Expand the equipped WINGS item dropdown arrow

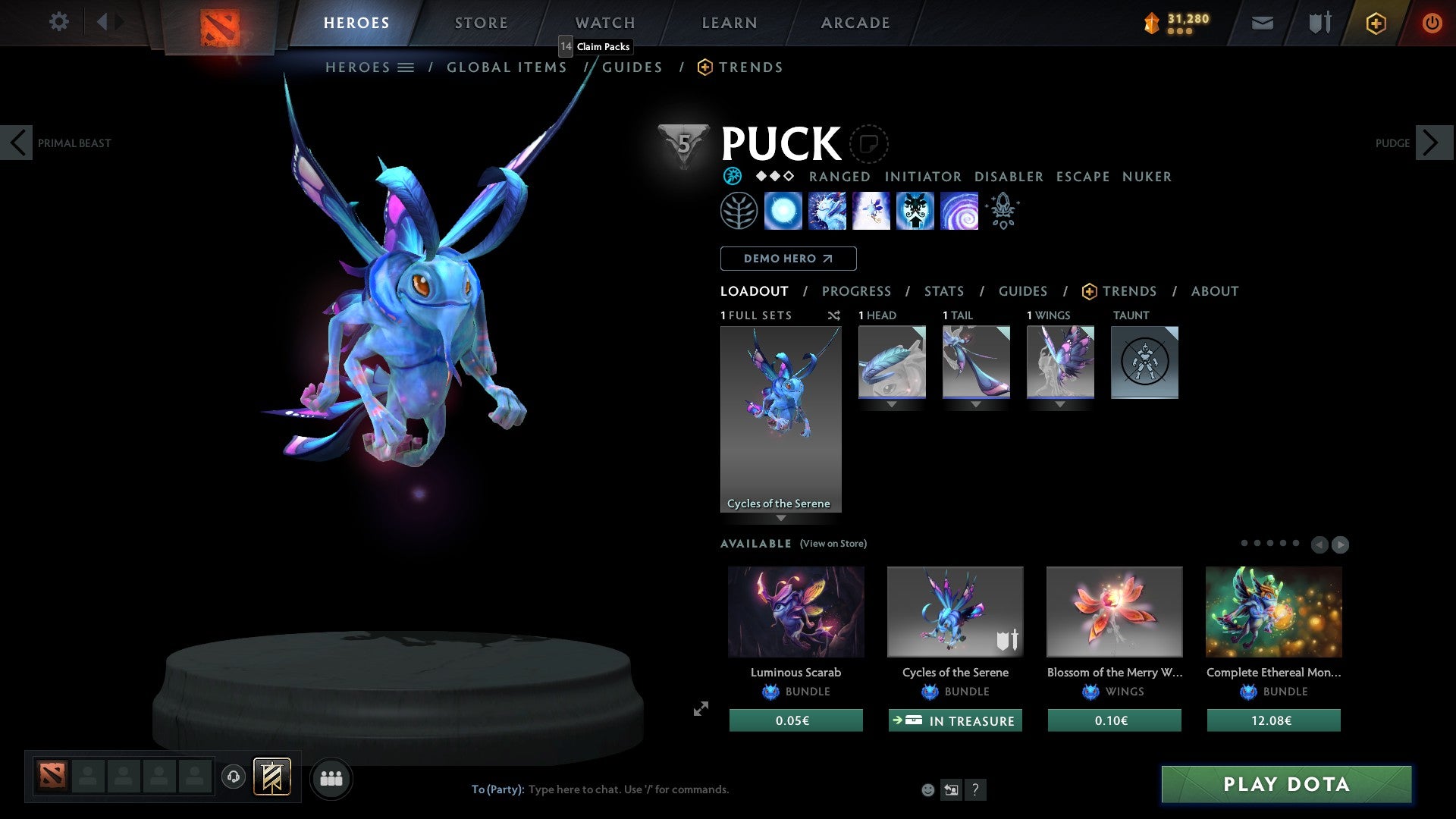point(1060,404)
